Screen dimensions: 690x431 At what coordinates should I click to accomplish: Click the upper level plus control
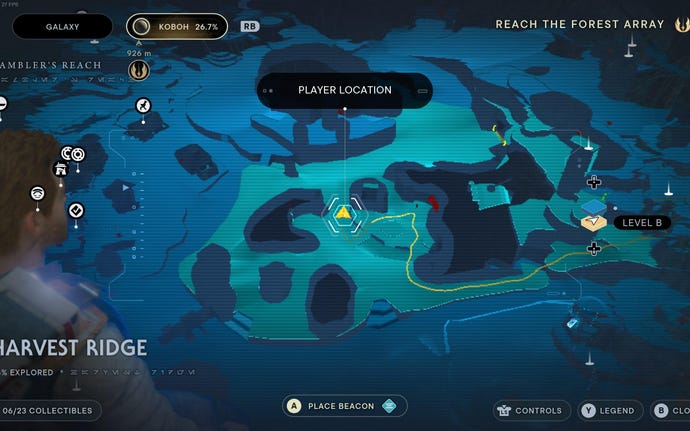click(594, 182)
